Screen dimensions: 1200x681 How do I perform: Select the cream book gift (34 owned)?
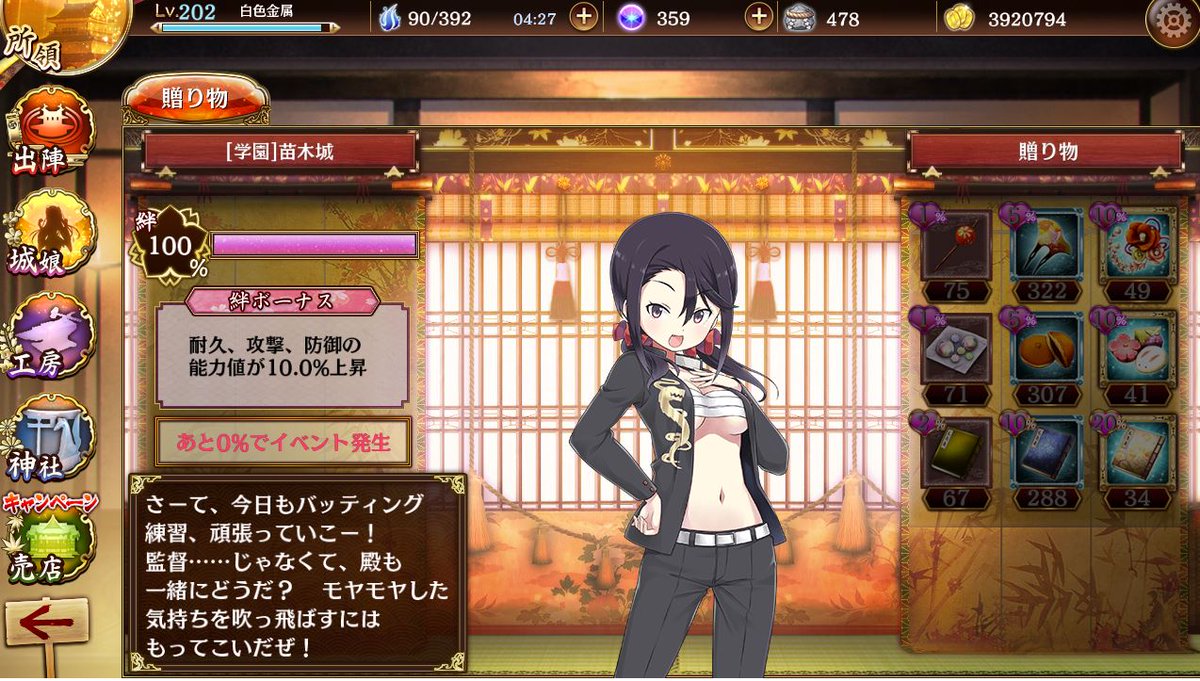(x=1137, y=453)
